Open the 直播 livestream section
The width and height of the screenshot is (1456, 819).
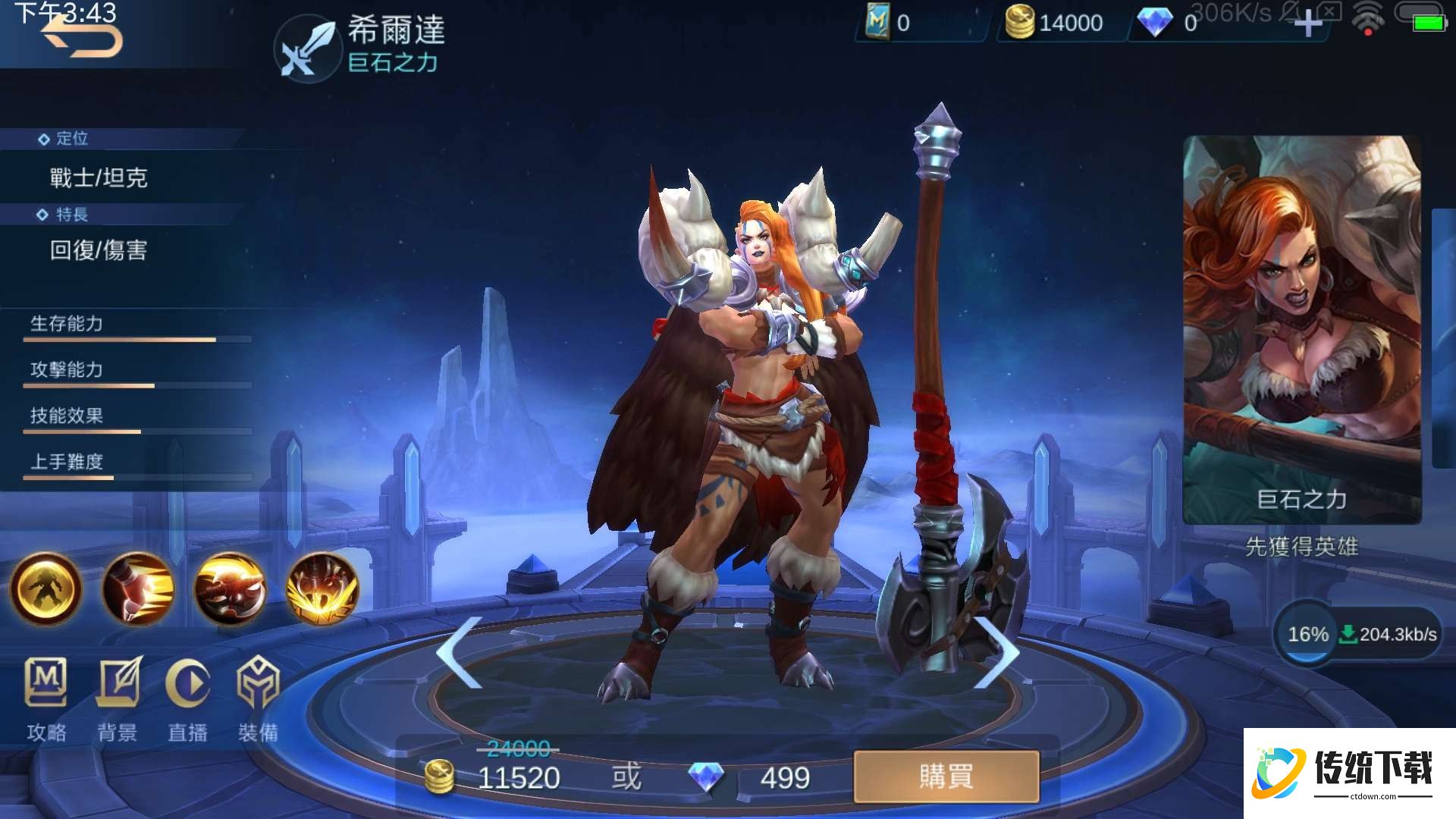pos(187,699)
